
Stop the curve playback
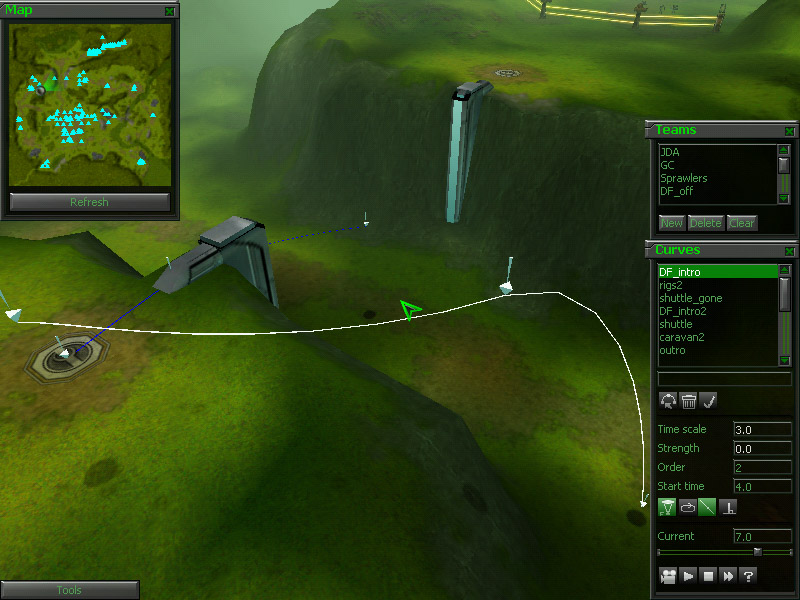coord(707,576)
